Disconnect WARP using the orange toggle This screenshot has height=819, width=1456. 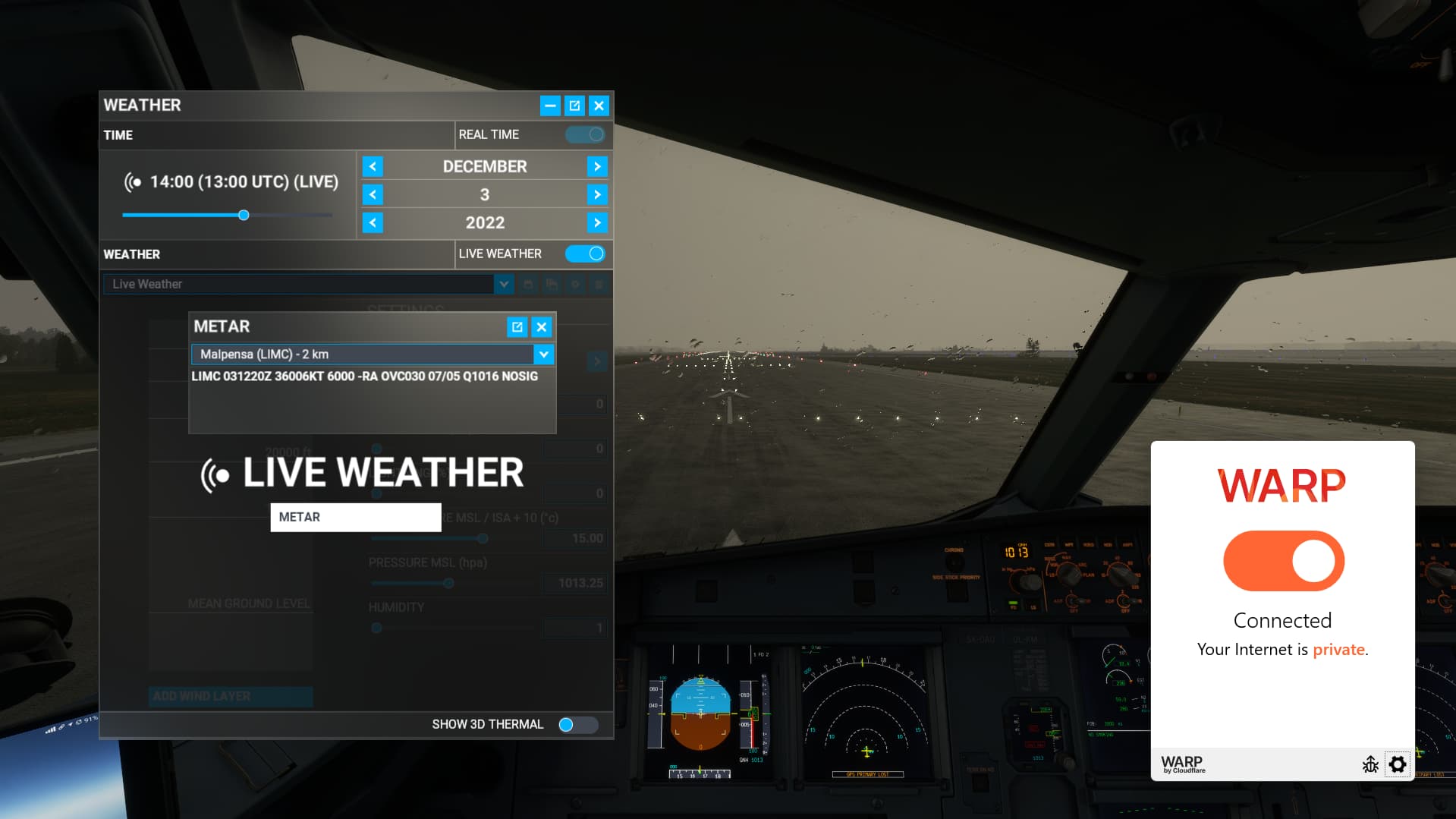pyautogui.click(x=1282, y=560)
